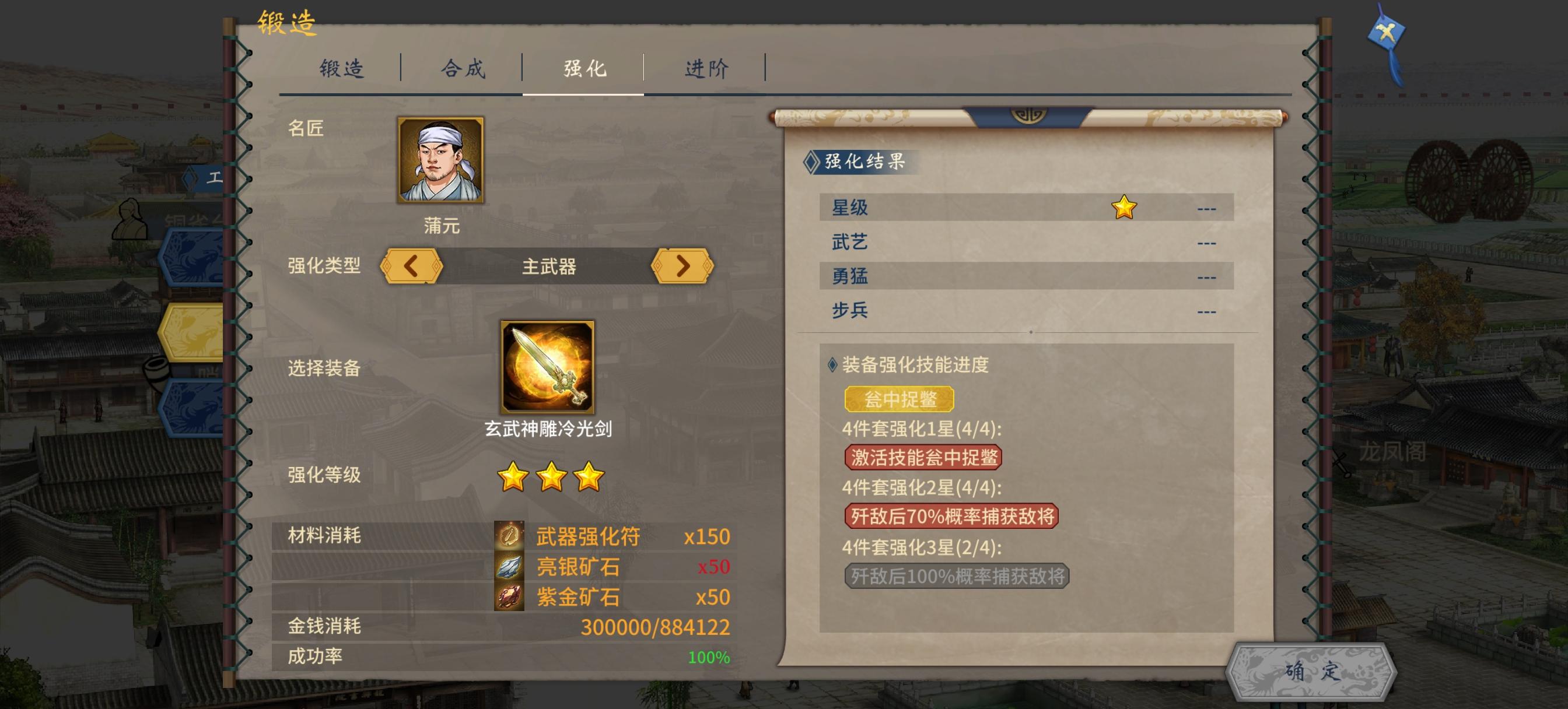Select the 亮银矿石 material icon
This screenshot has height=709, width=1568.
click(x=509, y=566)
